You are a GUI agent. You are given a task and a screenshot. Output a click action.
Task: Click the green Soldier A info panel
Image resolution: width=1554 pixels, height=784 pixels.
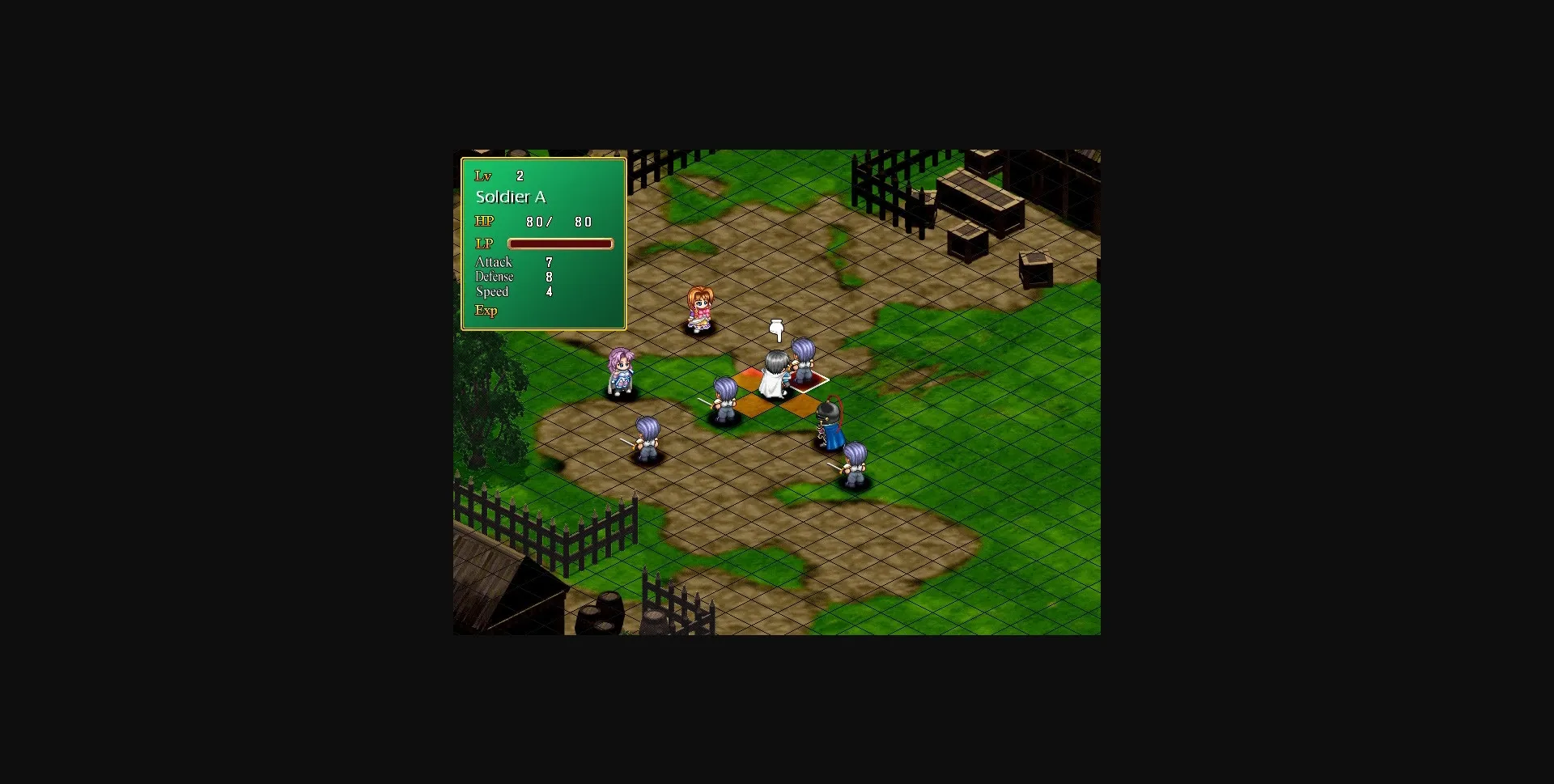click(x=543, y=243)
